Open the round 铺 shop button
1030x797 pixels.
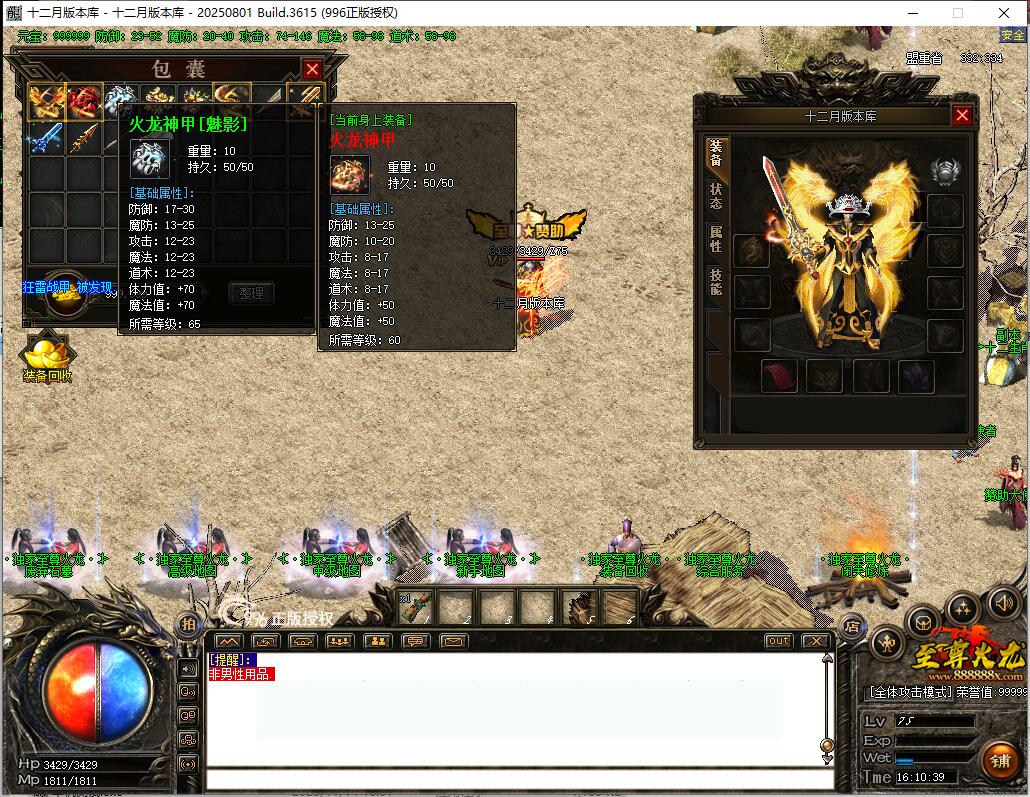(x=1000, y=760)
